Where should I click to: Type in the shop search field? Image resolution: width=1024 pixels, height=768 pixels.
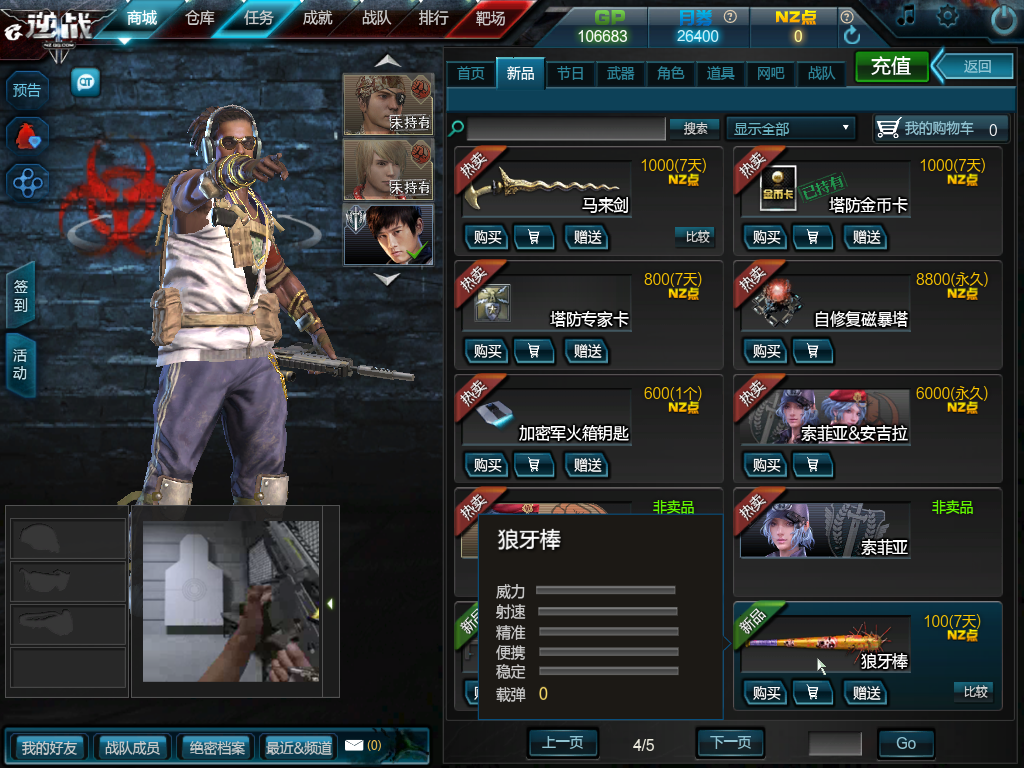click(x=566, y=128)
